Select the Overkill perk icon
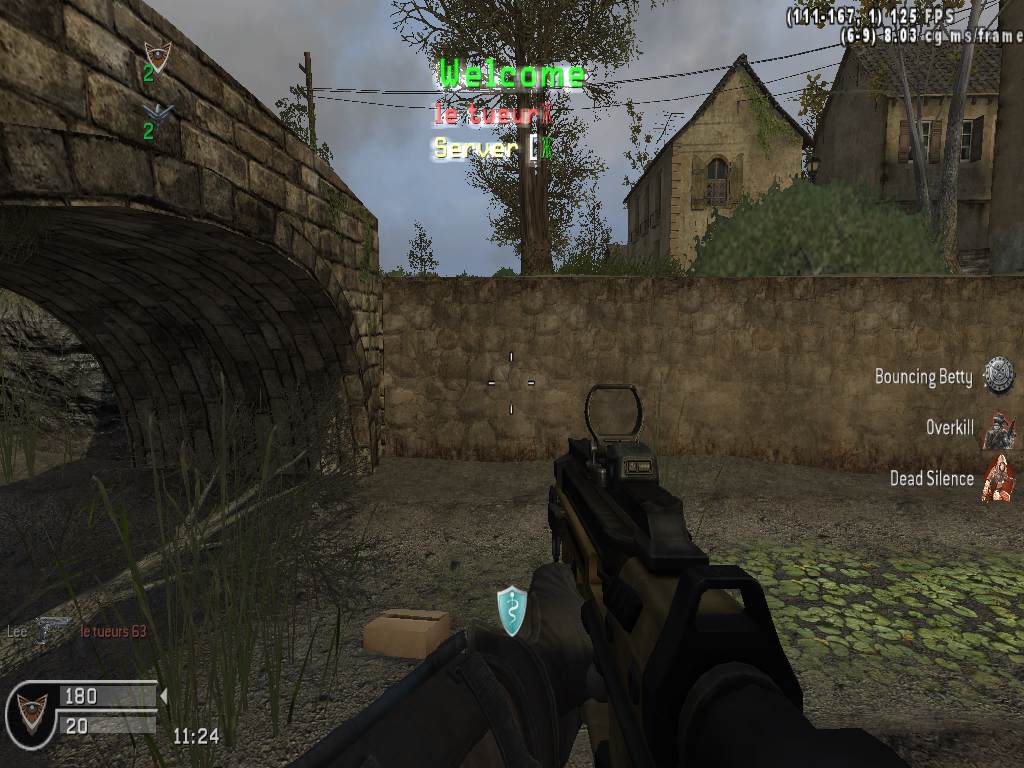Viewport: 1024px width, 768px height. click(997, 429)
